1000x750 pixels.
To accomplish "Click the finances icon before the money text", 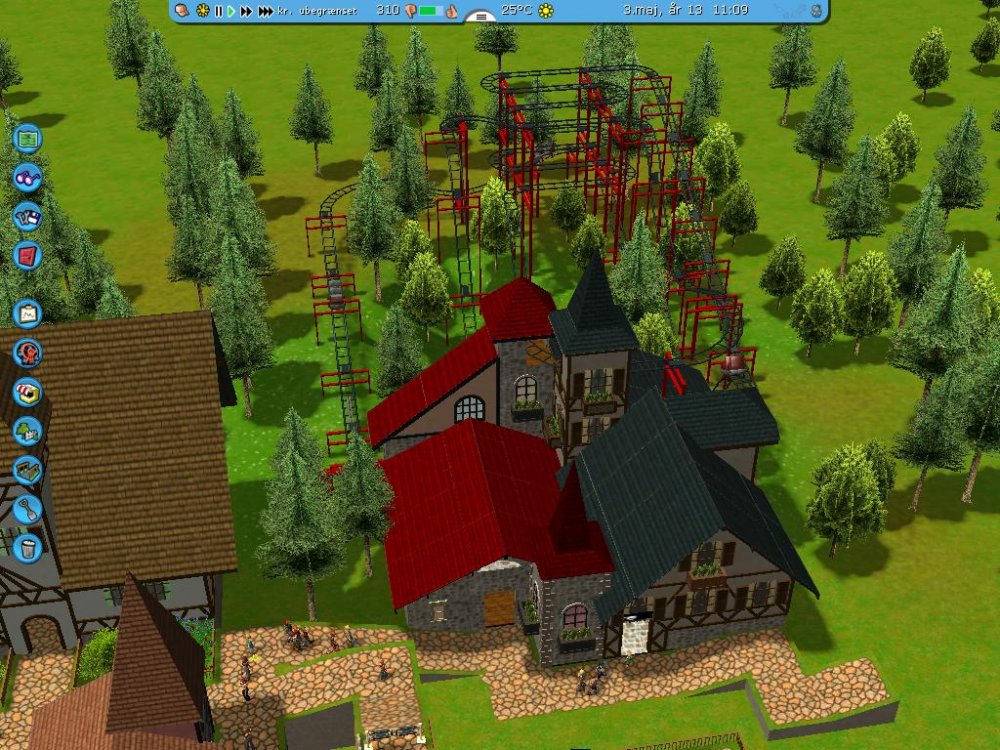I will tap(182, 11).
